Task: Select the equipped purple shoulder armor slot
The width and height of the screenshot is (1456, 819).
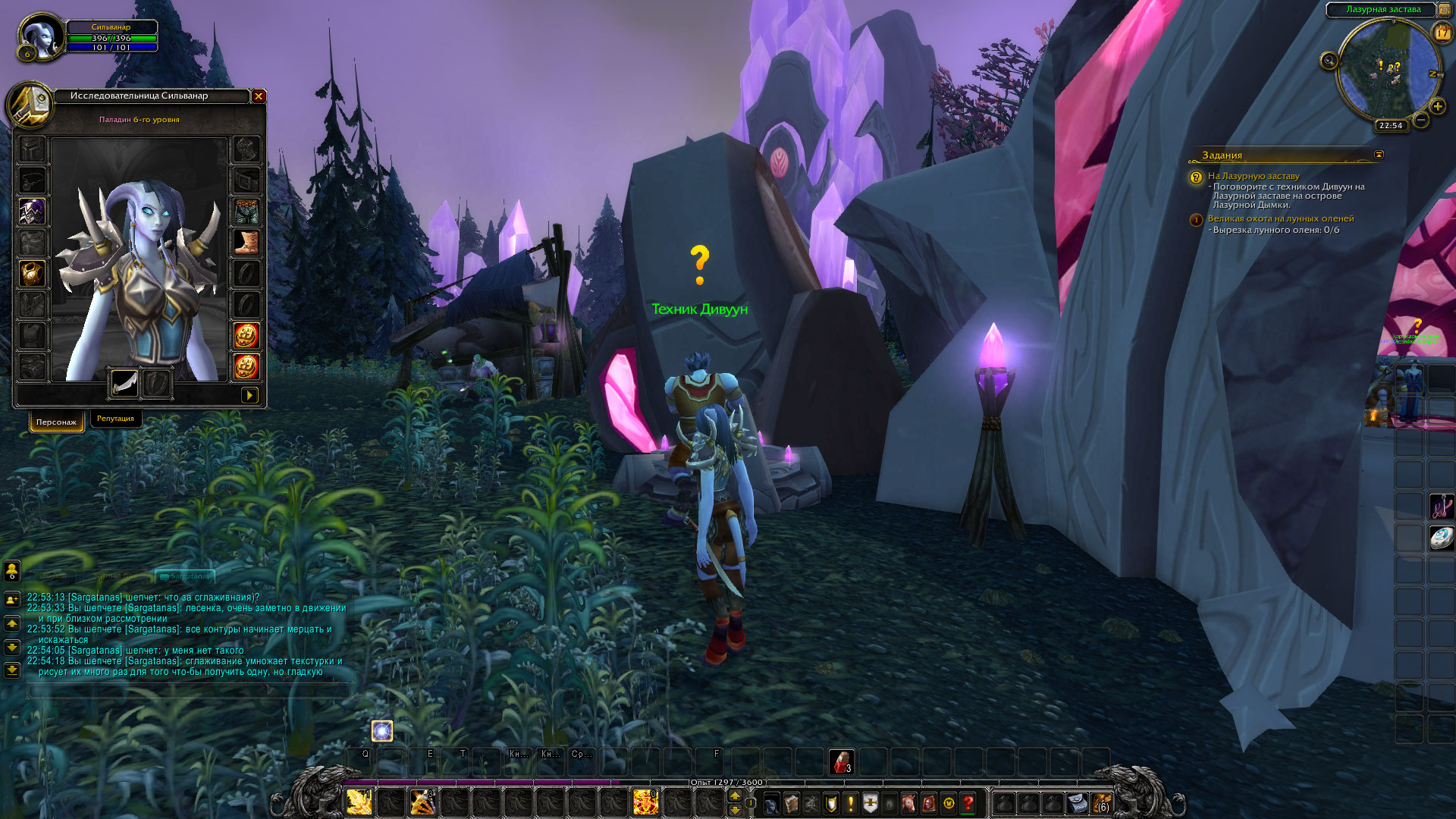Action: coord(33,212)
